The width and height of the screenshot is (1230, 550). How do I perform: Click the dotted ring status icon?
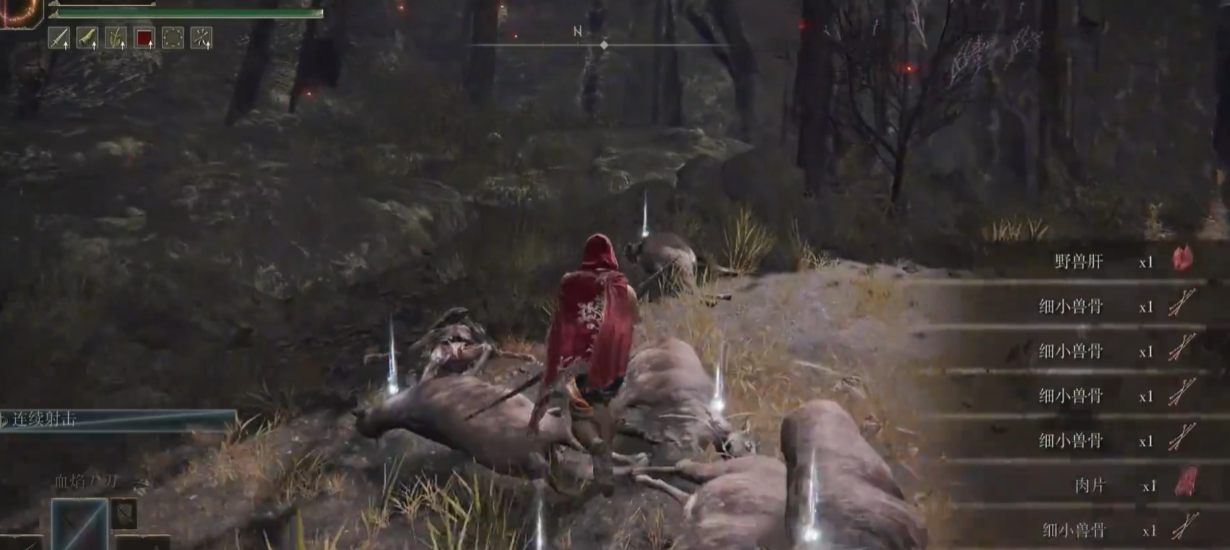click(x=173, y=38)
